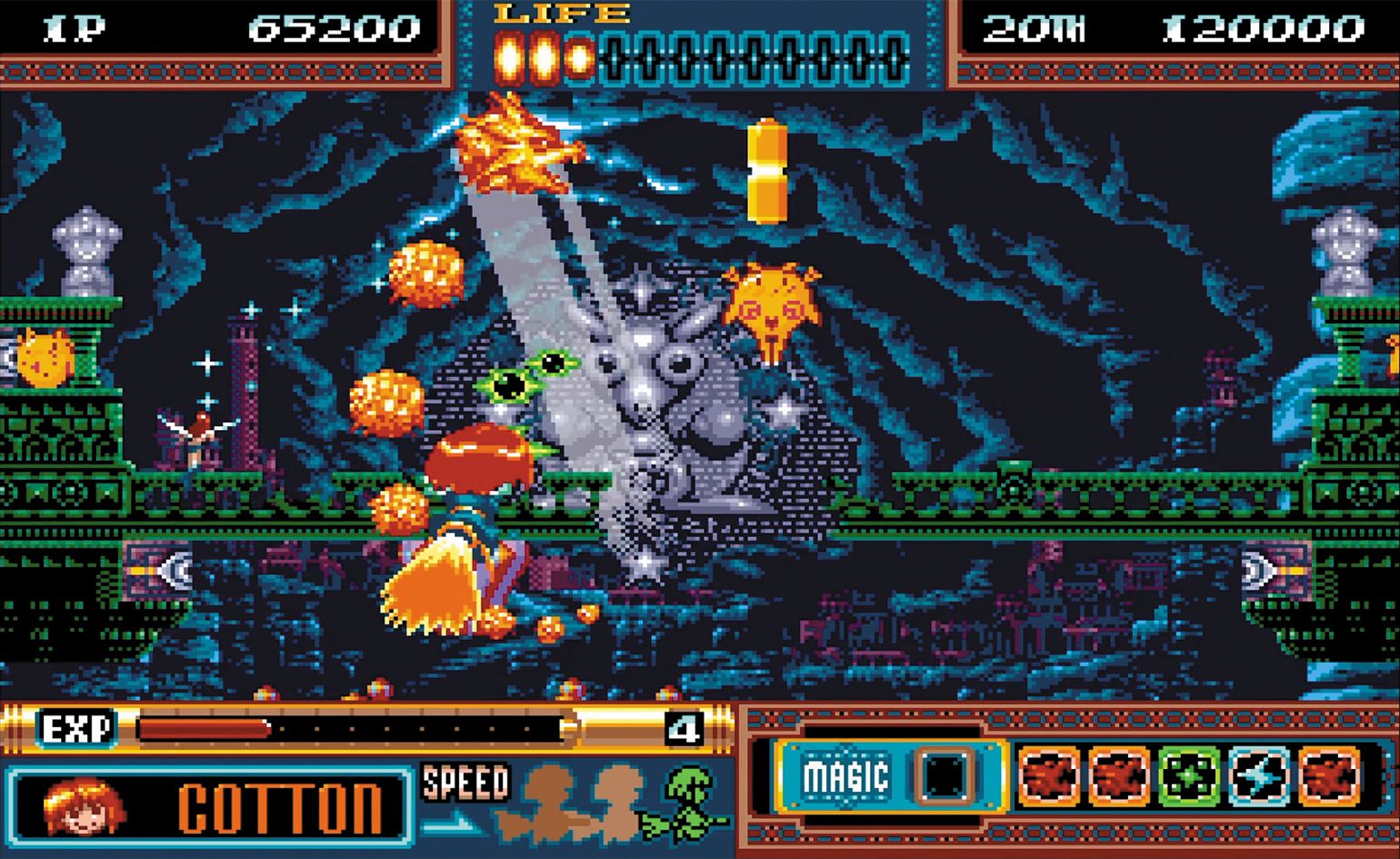Toggle the middle speed silhouette indicator

point(618,804)
